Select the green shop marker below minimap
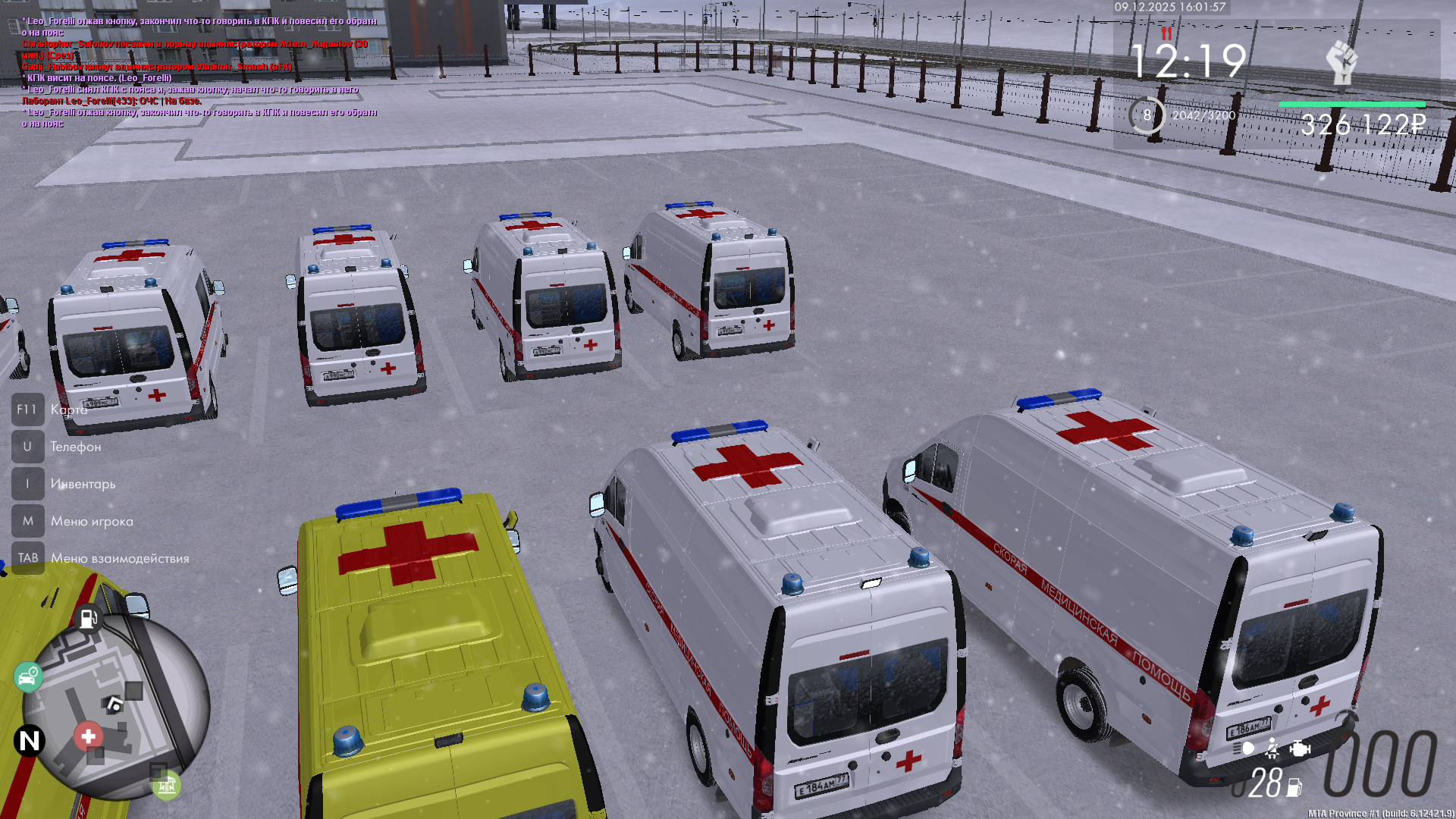 click(166, 786)
